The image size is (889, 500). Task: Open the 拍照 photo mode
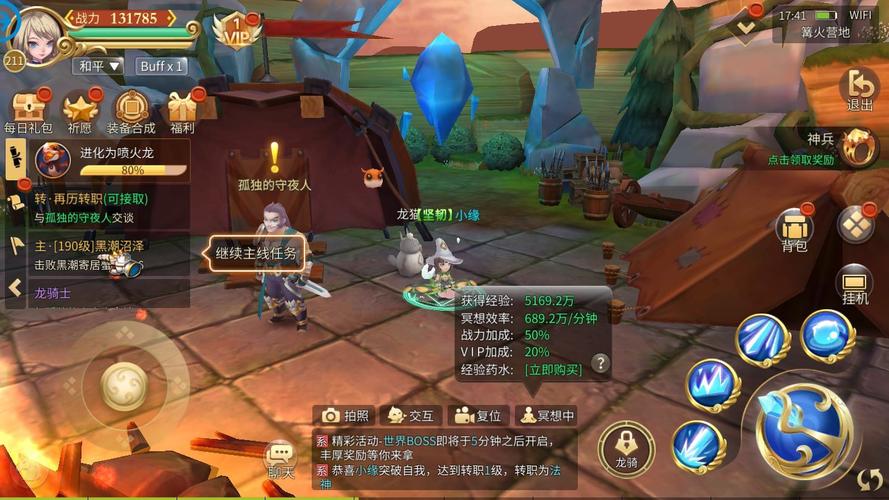[x=346, y=416]
